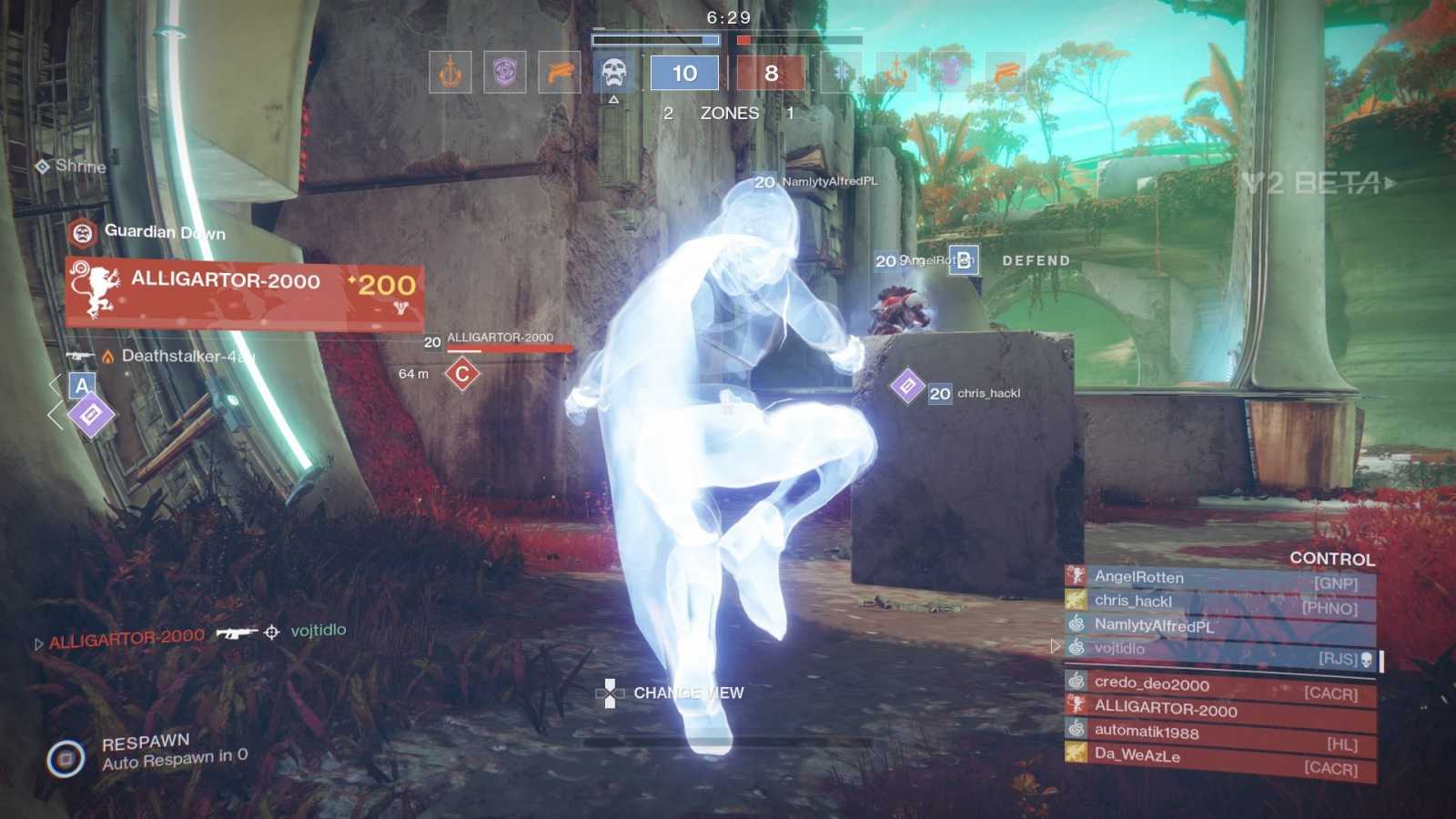Click the arrow marker beside vojtidlo's name
Screen dimensions: 1456x819
(x=1056, y=648)
